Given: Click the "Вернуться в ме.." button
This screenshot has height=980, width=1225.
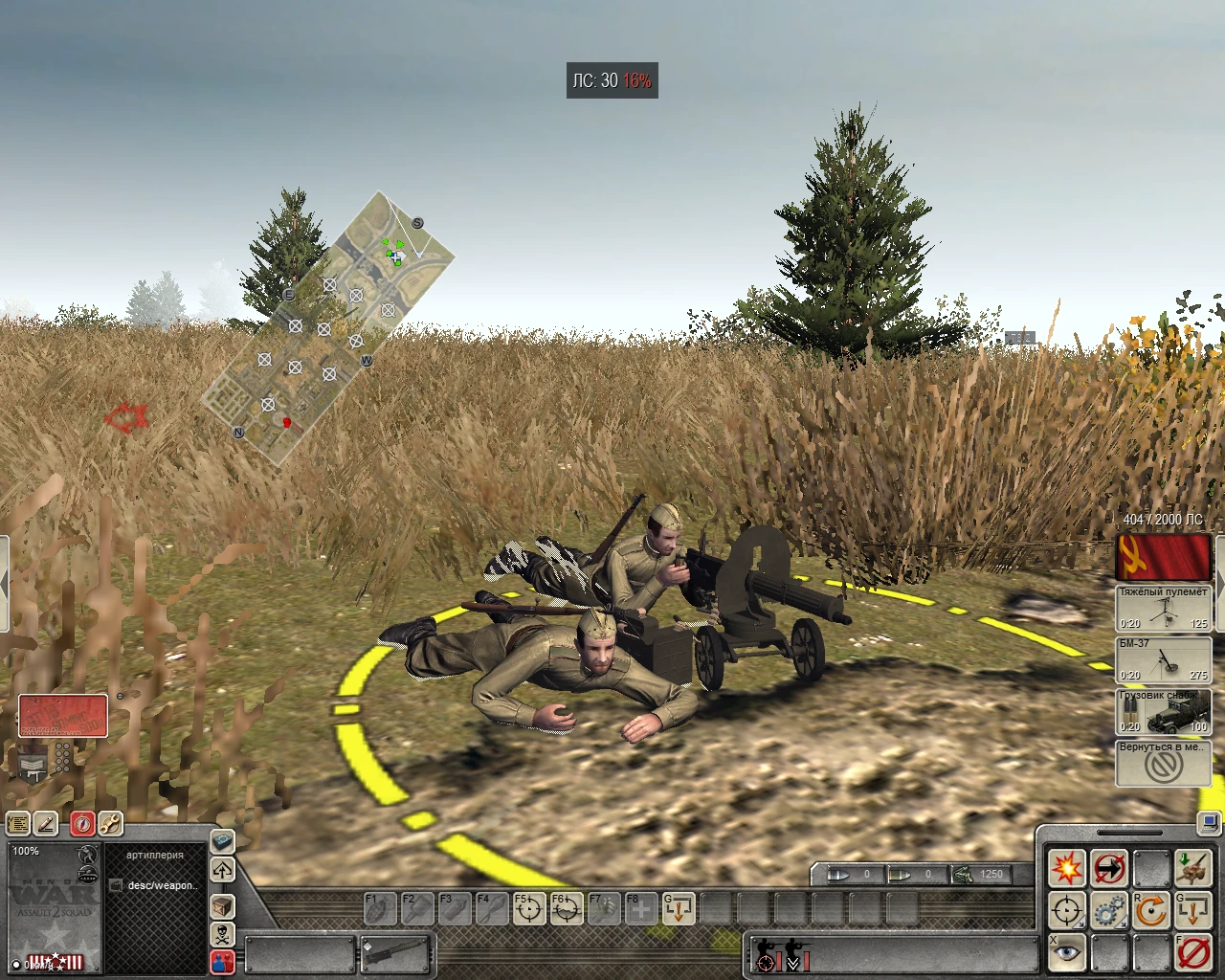Looking at the screenshot, I should tap(1162, 761).
